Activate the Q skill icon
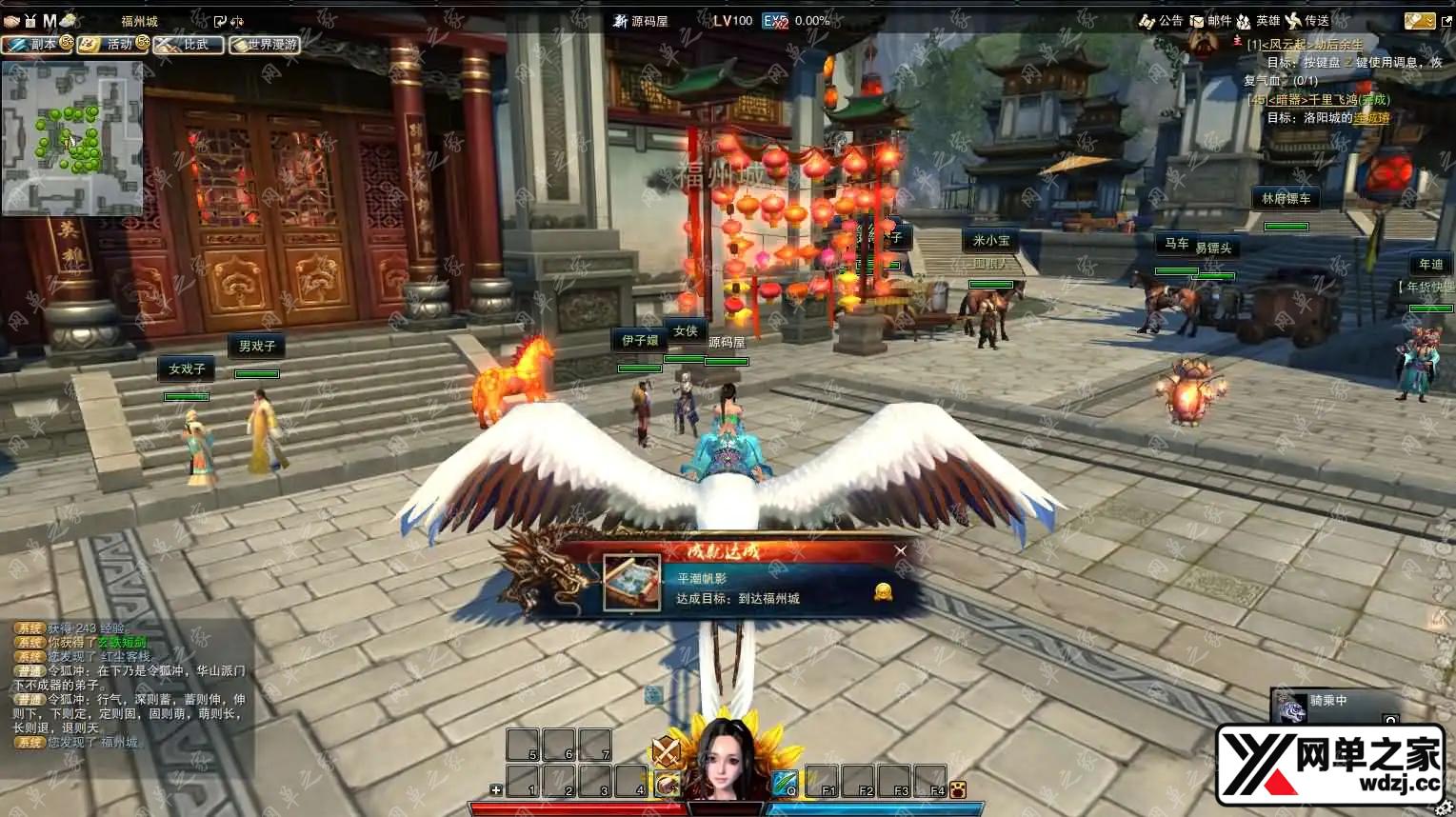The image size is (1456, 817). (x=785, y=783)
